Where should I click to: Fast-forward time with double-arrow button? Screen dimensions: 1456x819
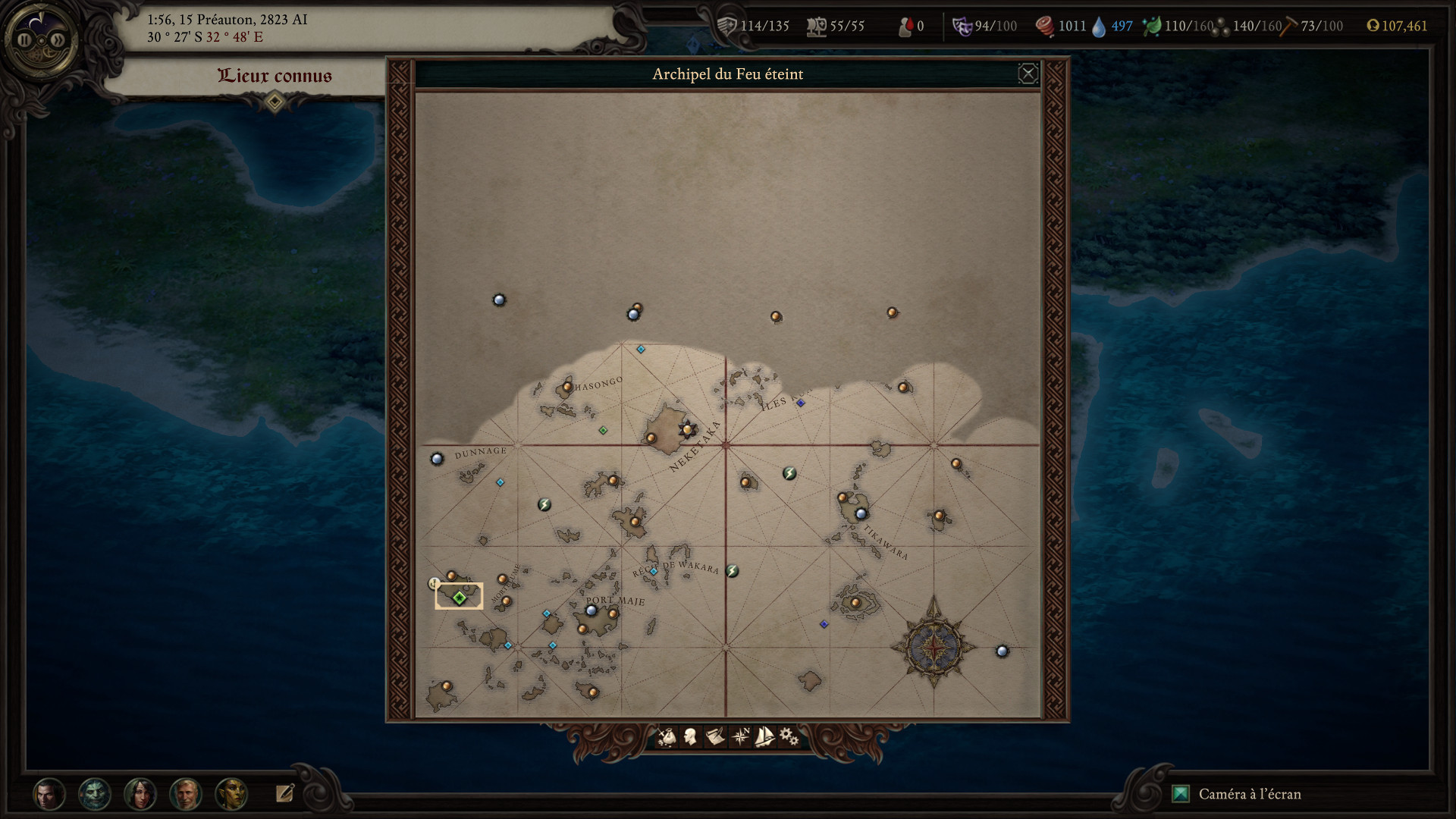[x=58, y=40]
